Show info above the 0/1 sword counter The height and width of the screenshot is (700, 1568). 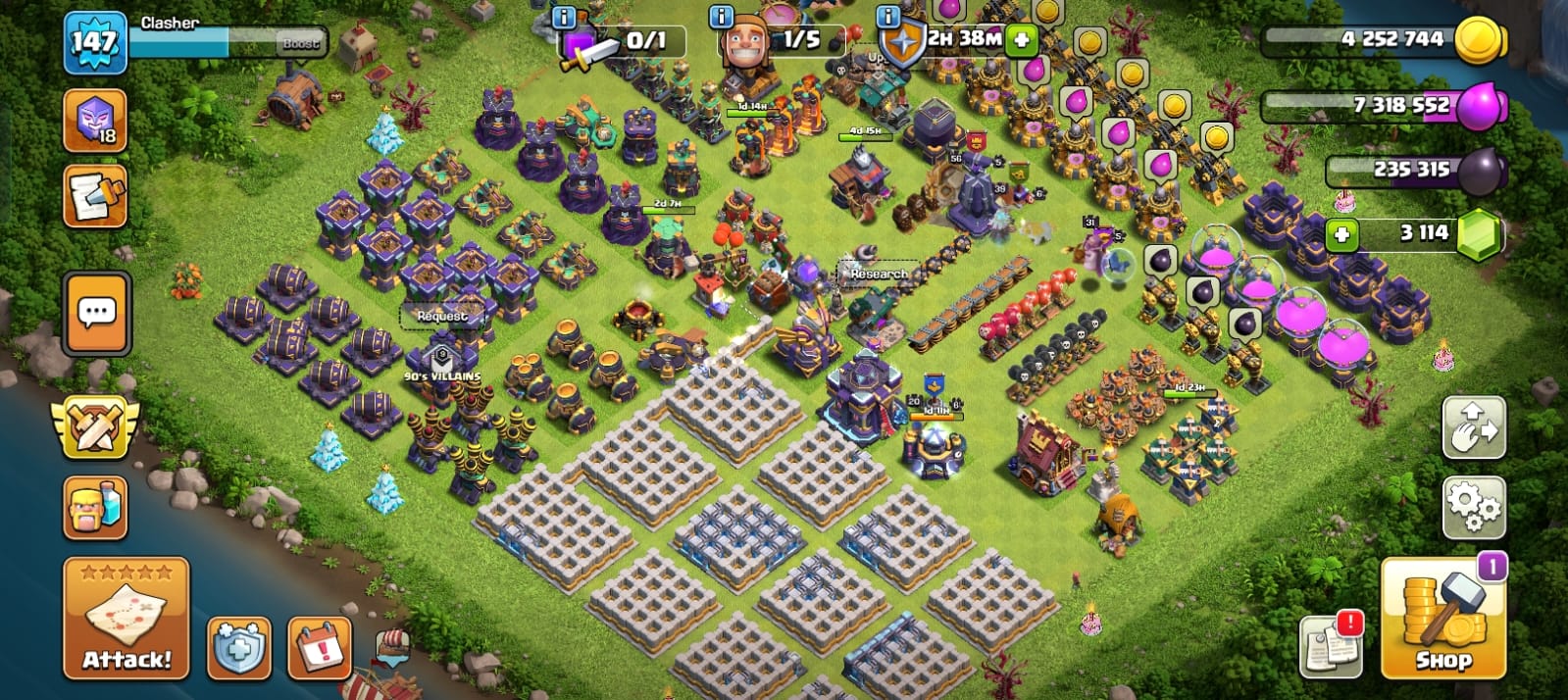pyautogui.click(x=564, y=16)
